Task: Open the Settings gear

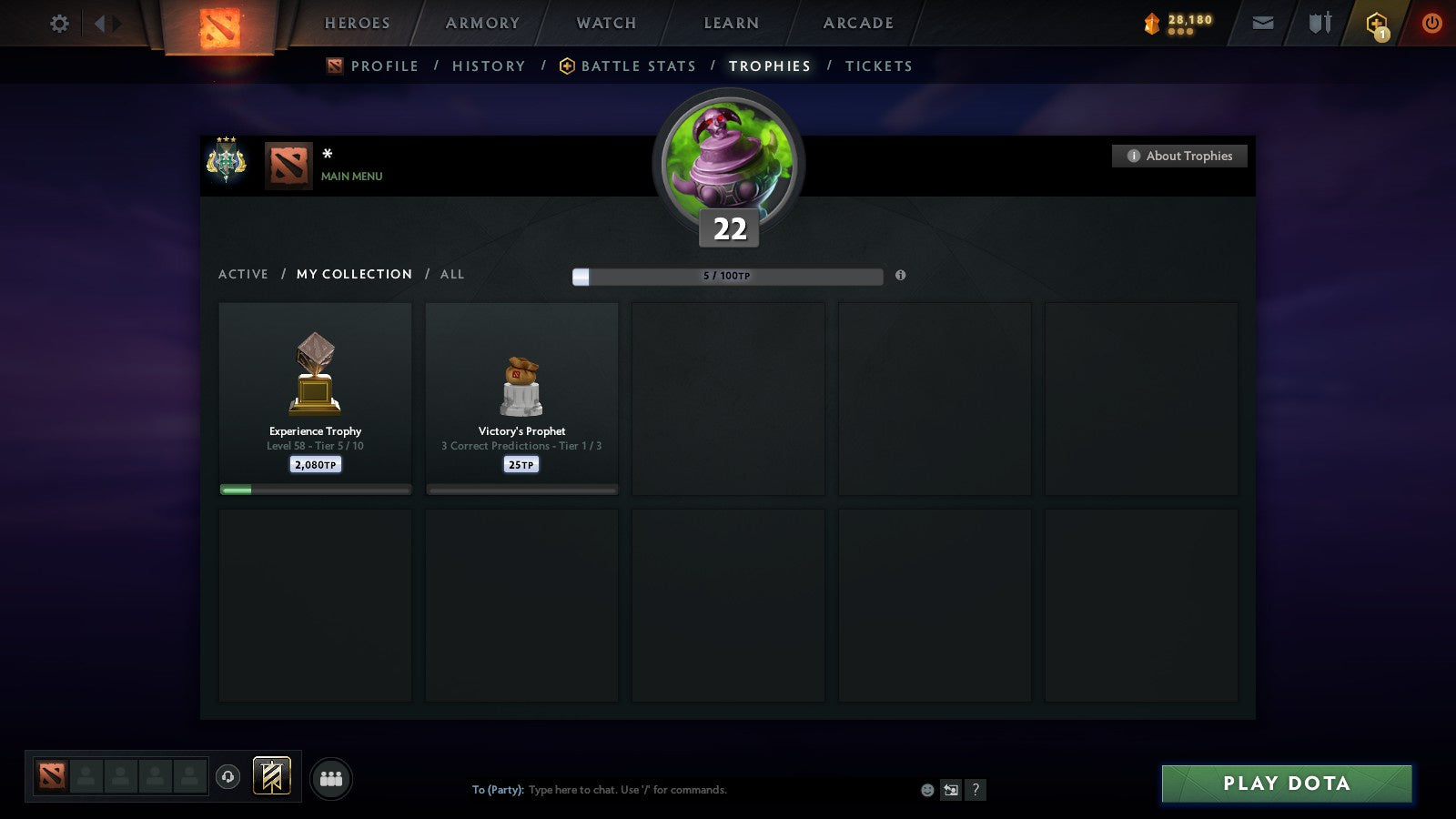Action: point(59,24)
